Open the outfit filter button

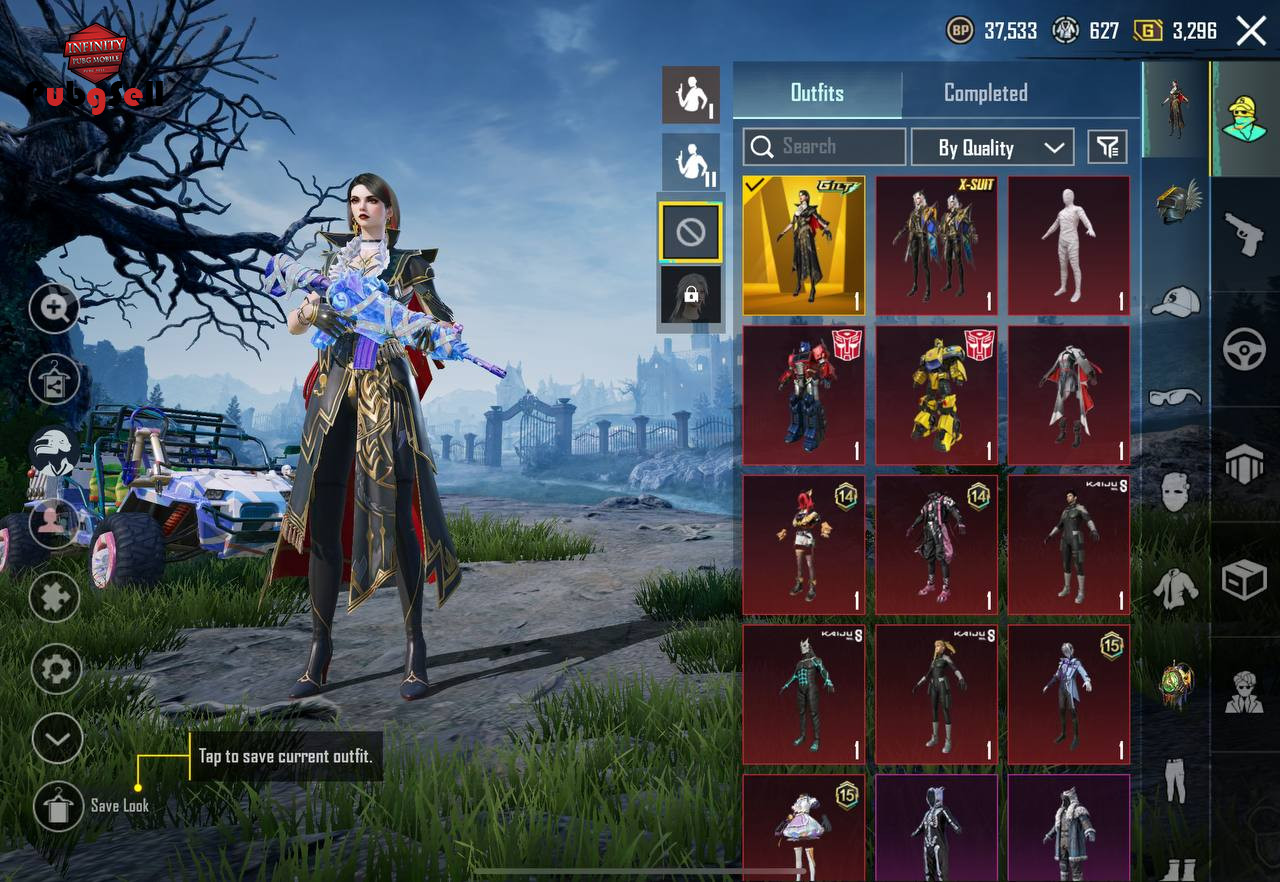(x=1107, y=148)
